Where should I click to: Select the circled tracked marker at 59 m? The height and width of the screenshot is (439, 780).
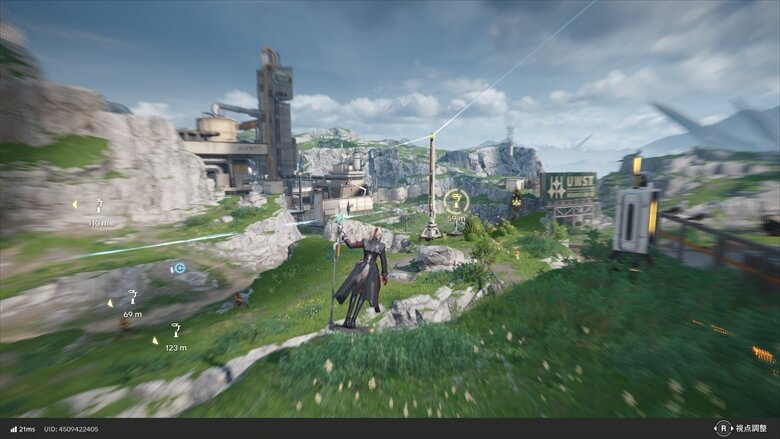point(456,201)
